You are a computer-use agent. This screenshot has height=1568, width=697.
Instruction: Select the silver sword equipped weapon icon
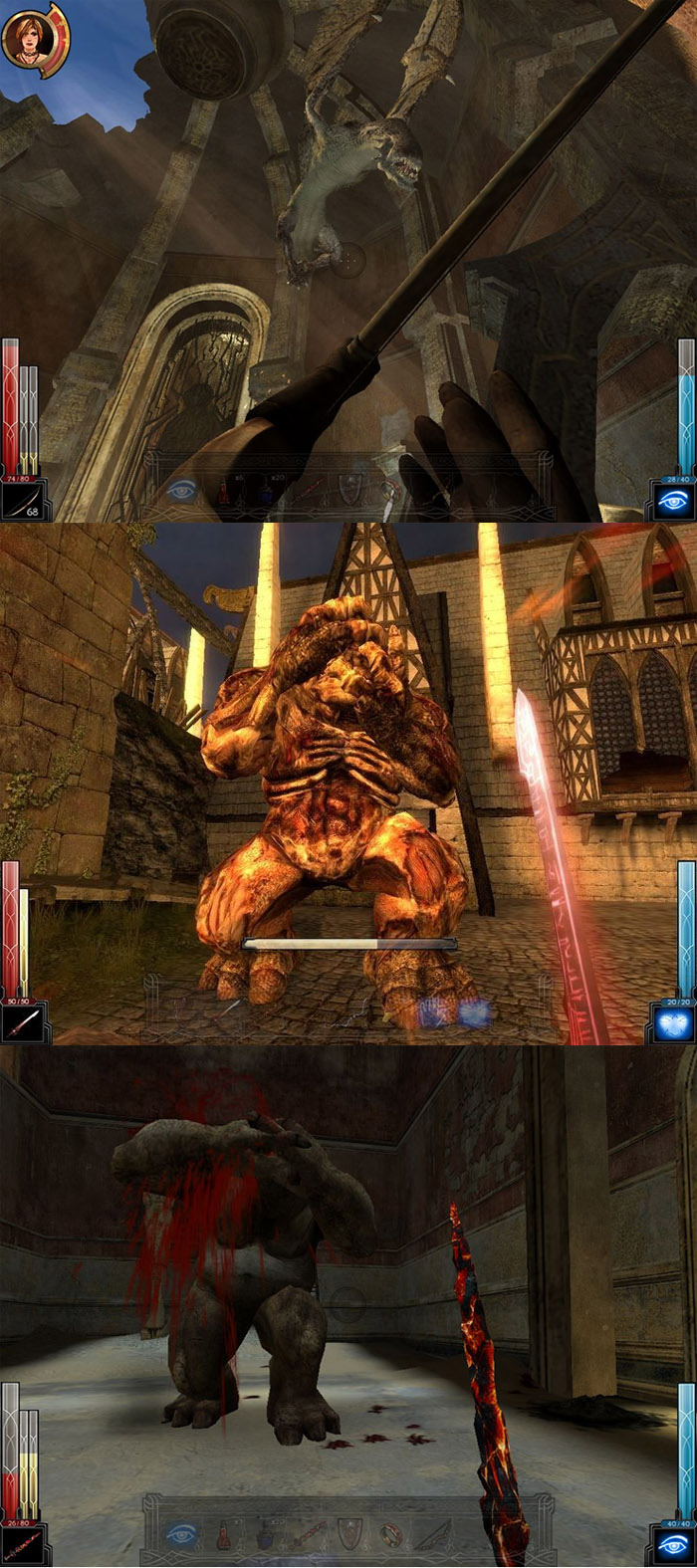(22, 1024)
